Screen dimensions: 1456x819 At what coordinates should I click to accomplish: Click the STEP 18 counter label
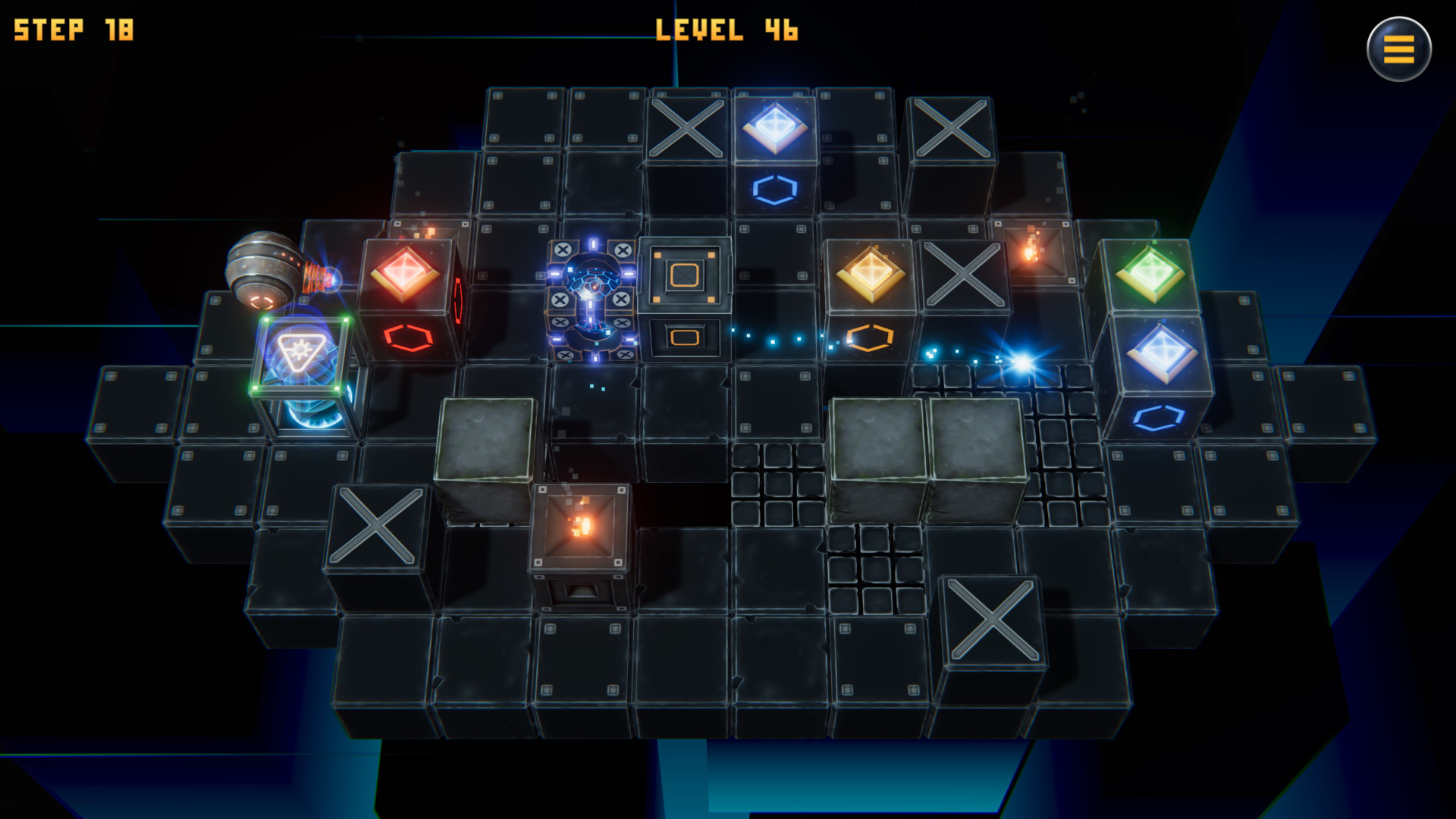[74, 30]
